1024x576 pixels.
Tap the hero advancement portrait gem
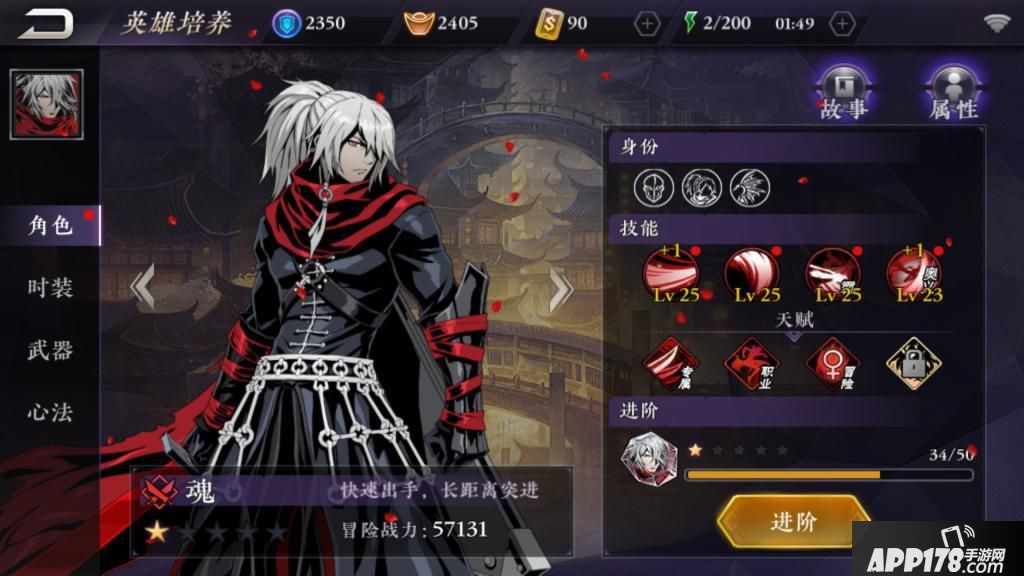649,461
